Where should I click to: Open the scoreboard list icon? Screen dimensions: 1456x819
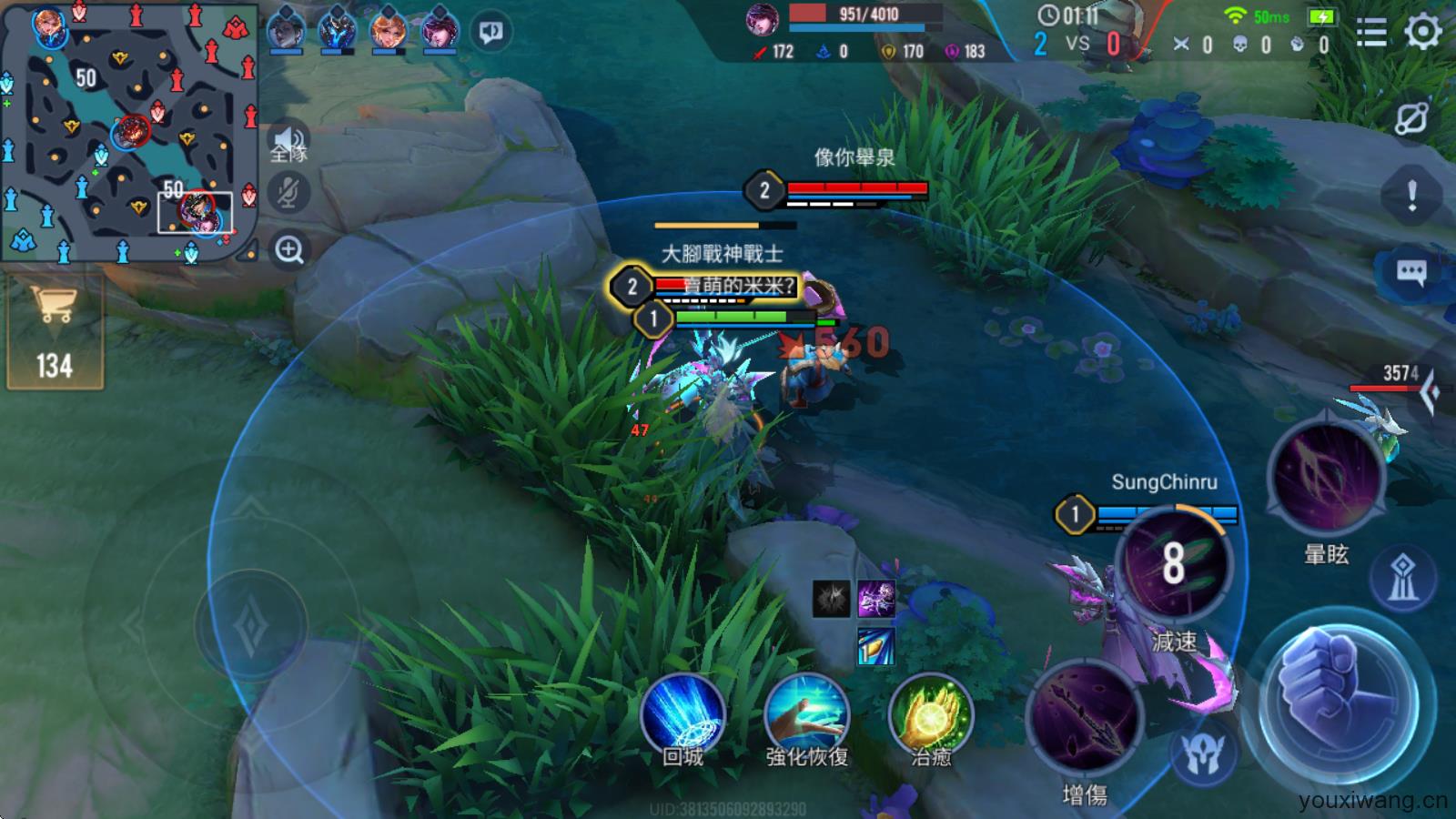tap(1371, 33)
